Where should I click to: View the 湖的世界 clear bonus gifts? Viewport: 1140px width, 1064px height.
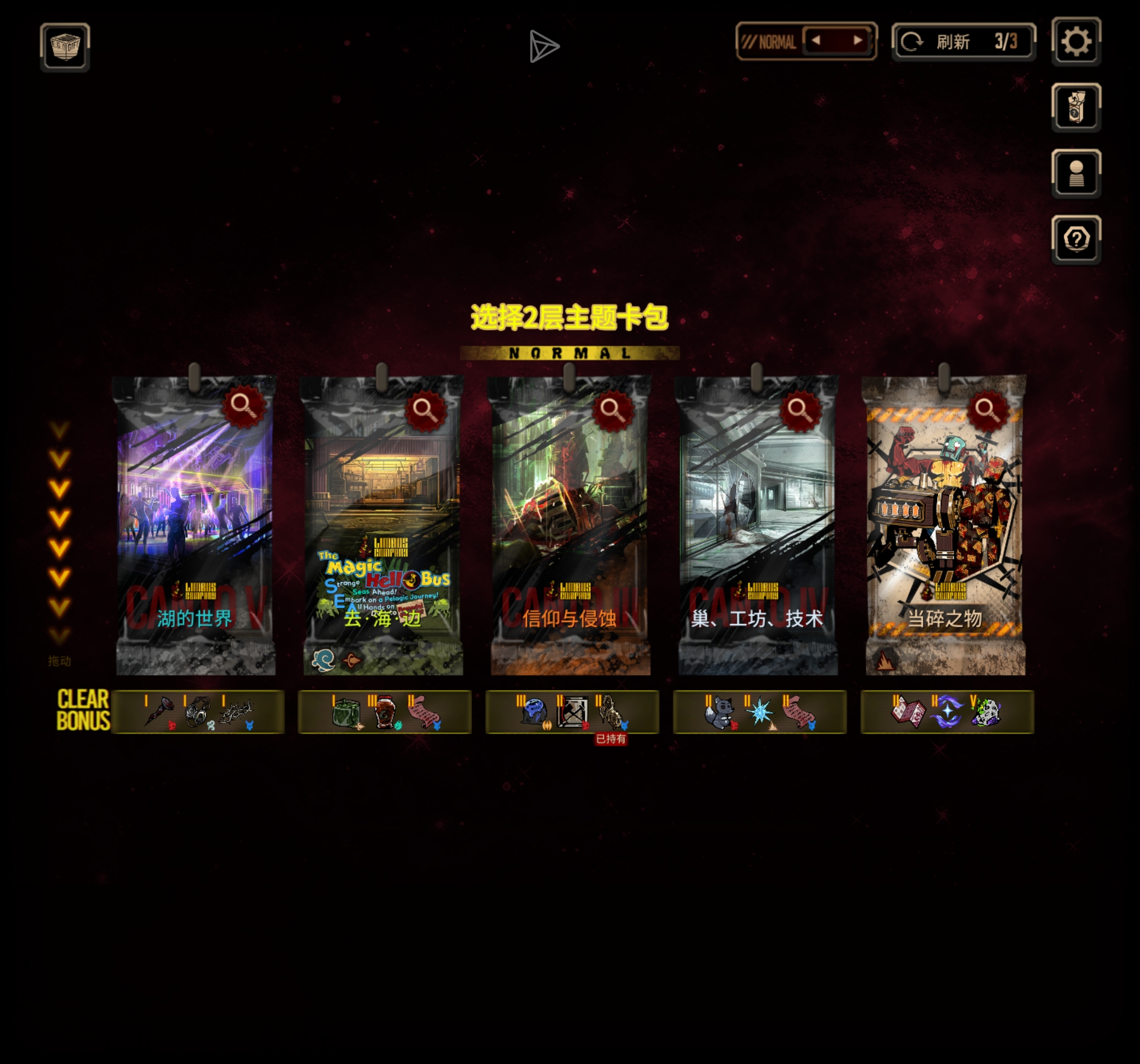[198, 711]
